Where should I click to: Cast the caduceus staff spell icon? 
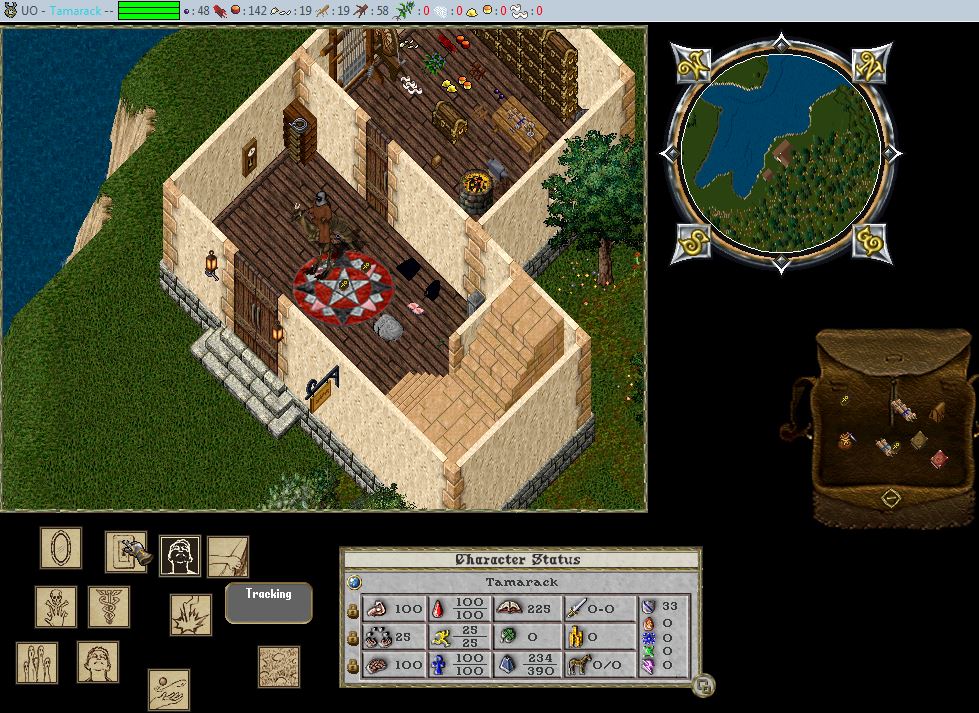(x=108, y=607)
